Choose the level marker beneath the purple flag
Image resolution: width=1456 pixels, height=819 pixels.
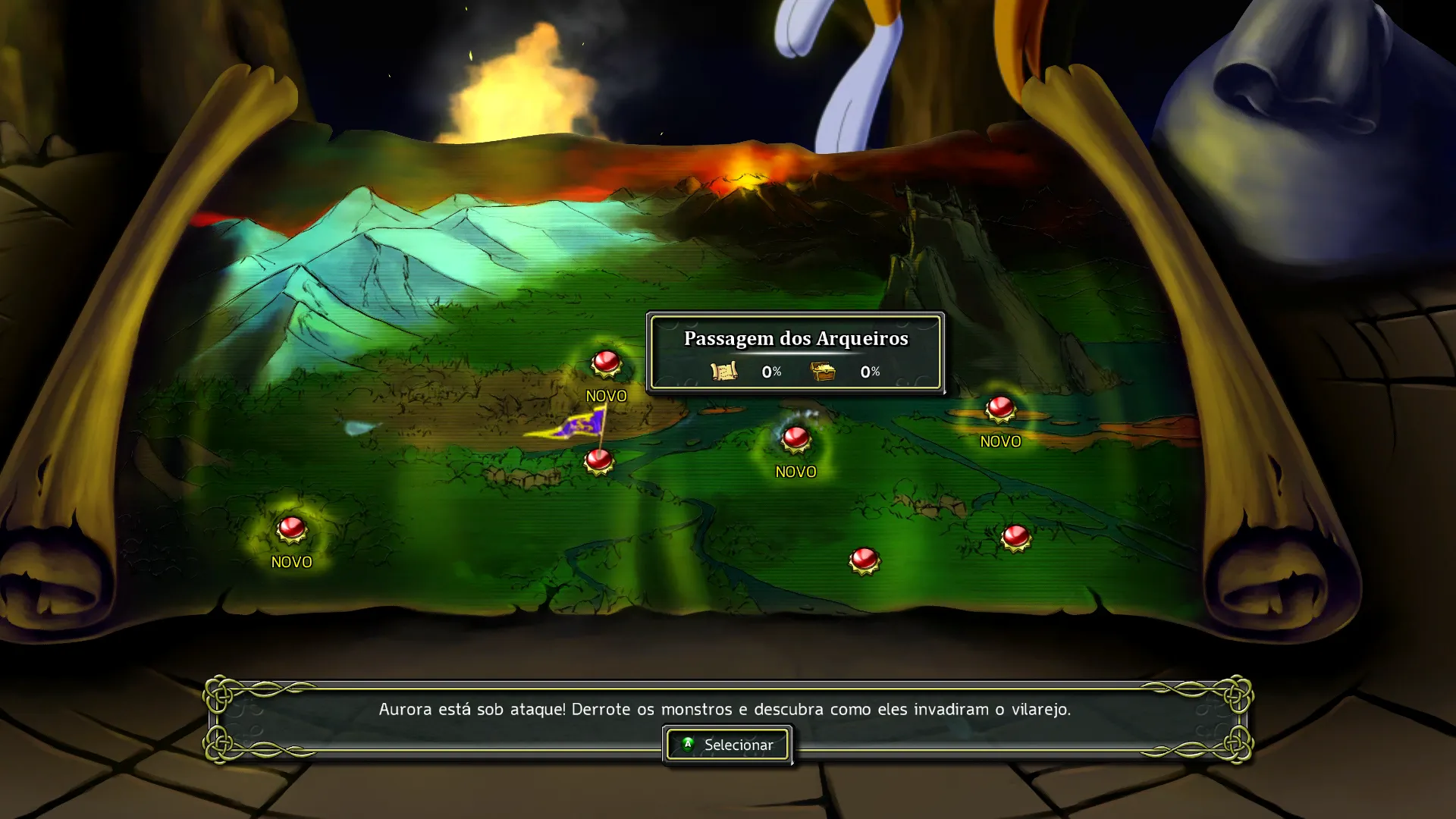[x=599, y=460]
